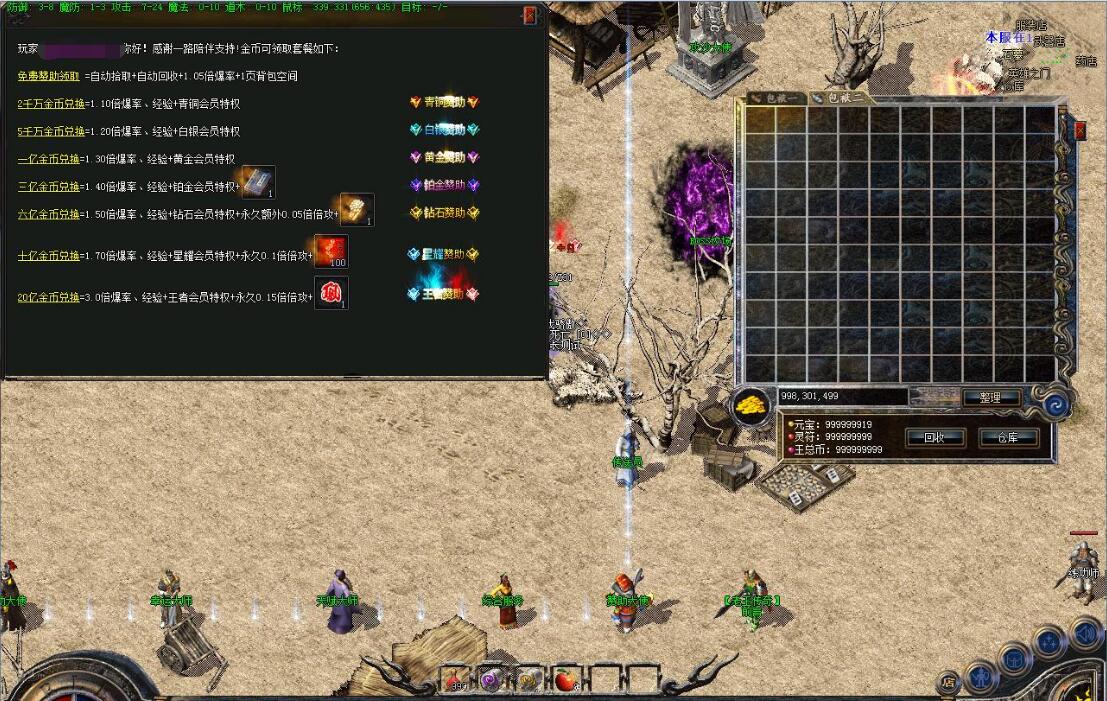Close the inventory bag window
The image size is (1107, 701).
coord(1080,130)
